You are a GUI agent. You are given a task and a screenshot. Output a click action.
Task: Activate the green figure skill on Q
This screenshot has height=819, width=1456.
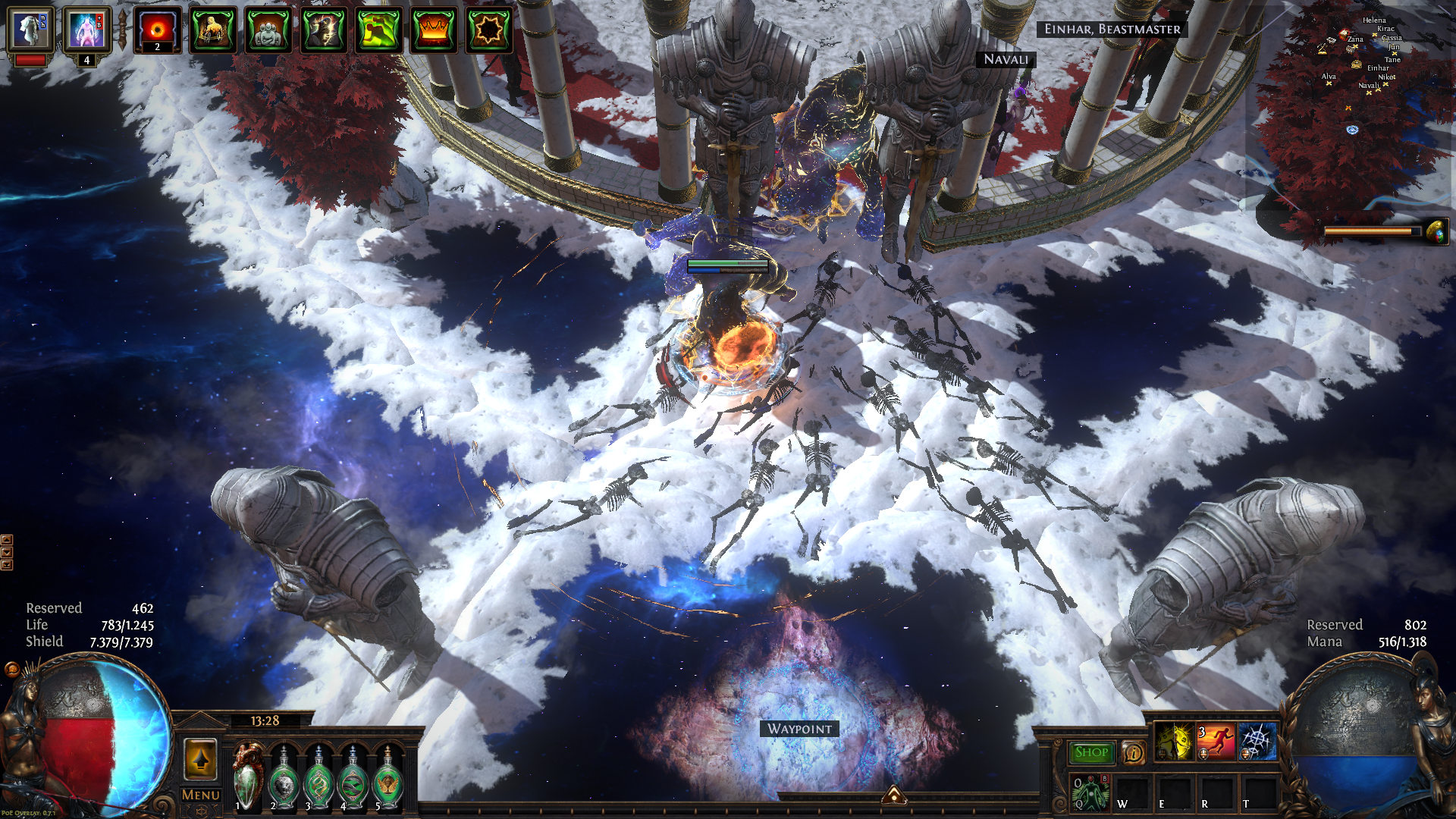(1090, 792)
